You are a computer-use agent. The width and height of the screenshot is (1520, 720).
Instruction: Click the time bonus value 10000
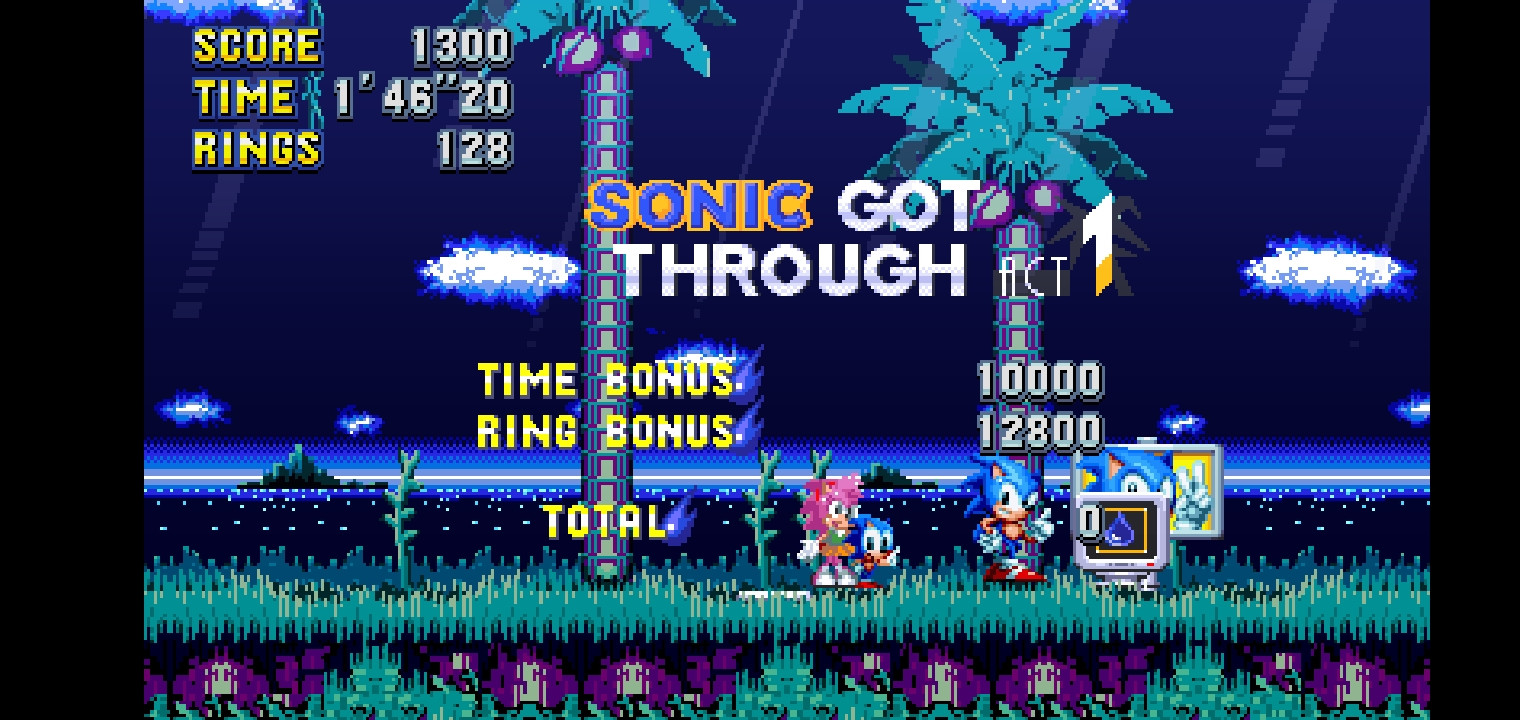1040,380
